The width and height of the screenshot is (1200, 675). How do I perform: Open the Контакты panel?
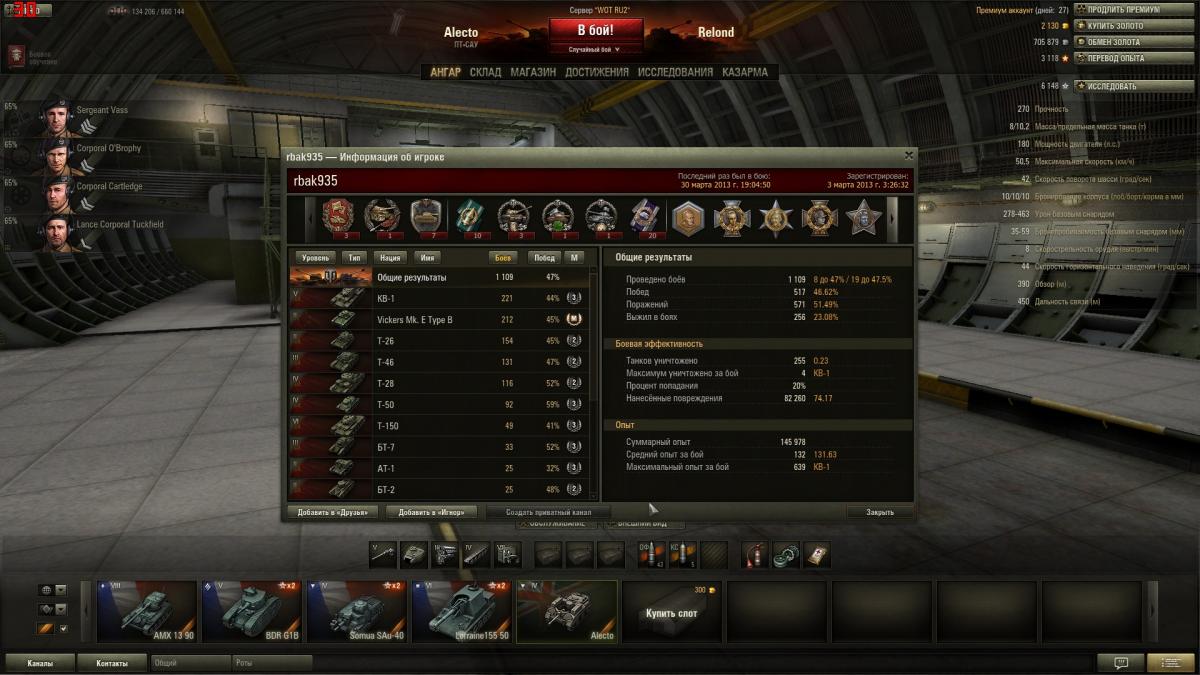tap(112, 663)
